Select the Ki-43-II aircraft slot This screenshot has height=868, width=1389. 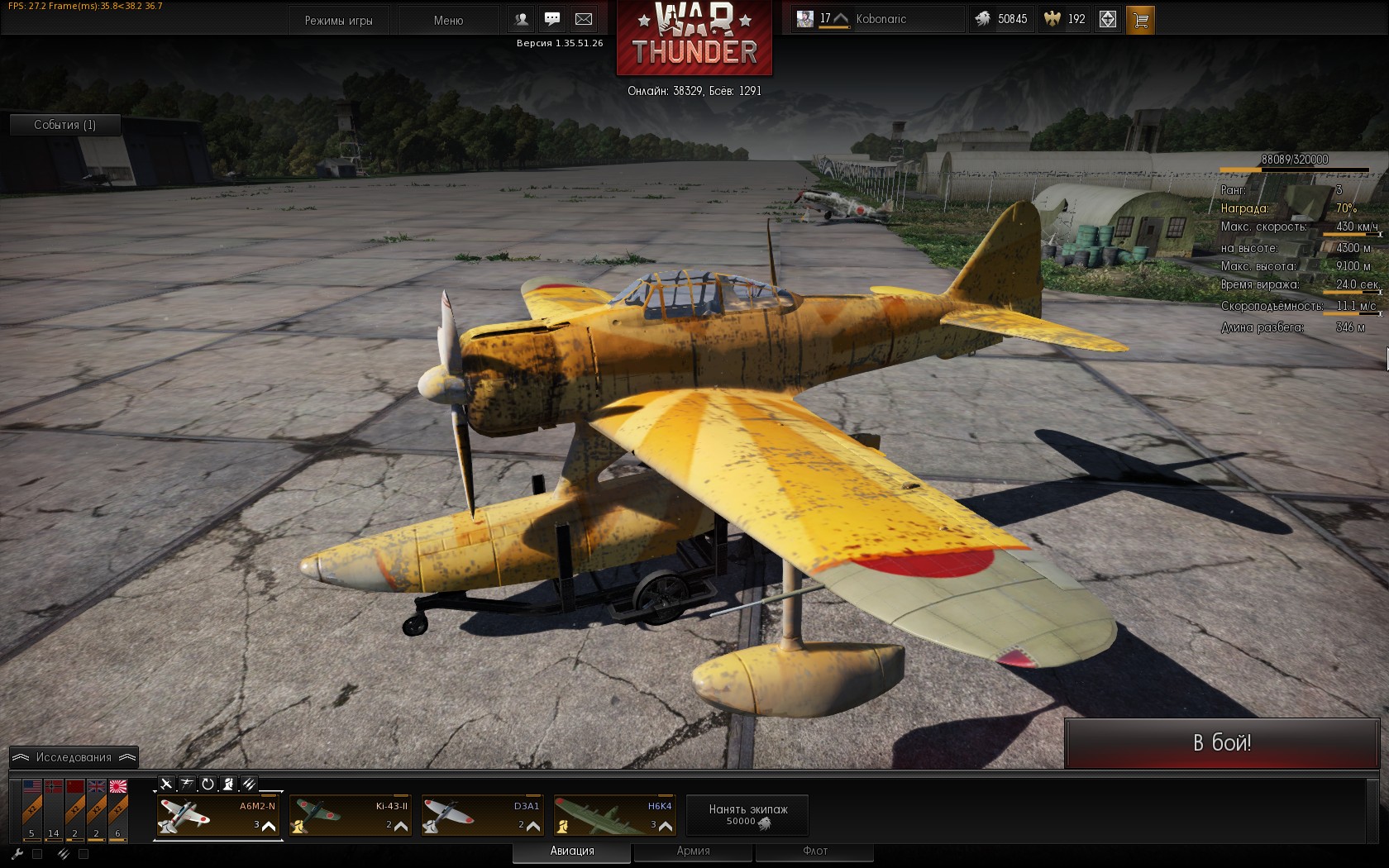point(351,816)
